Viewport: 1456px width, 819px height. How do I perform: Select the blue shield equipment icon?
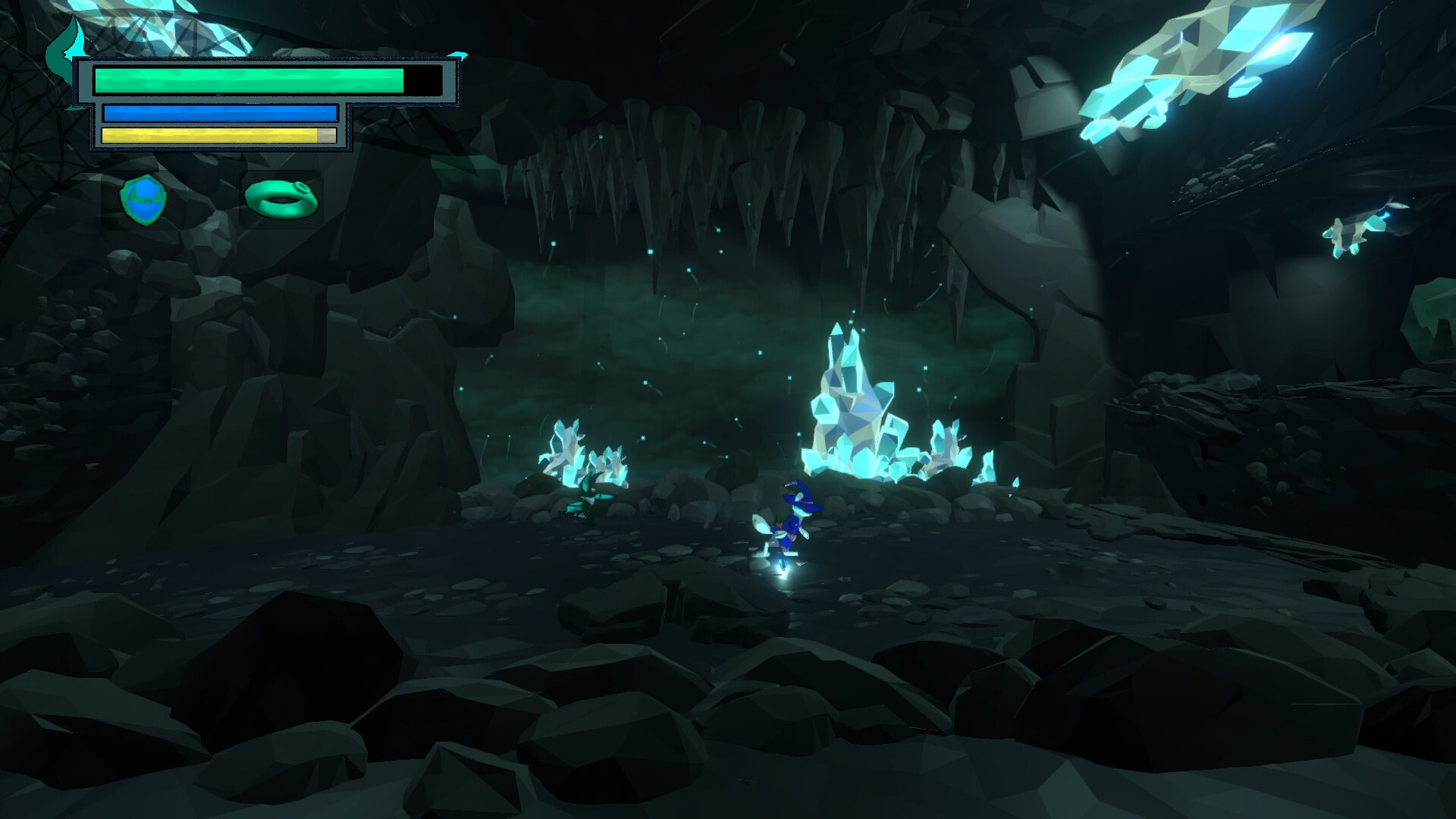coord(146,199)
